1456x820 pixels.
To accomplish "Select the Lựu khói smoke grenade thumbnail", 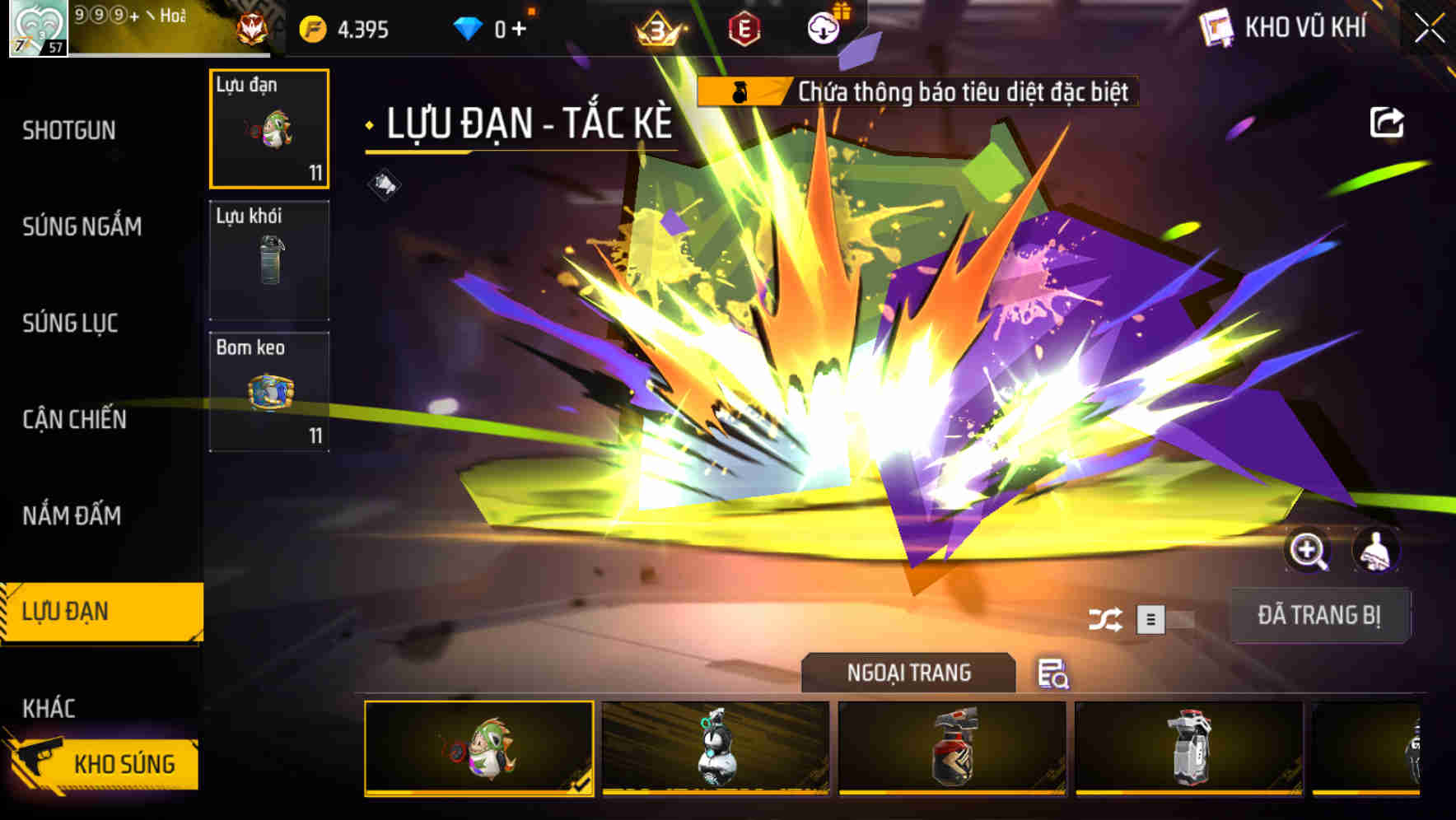I will pos(269,260).
